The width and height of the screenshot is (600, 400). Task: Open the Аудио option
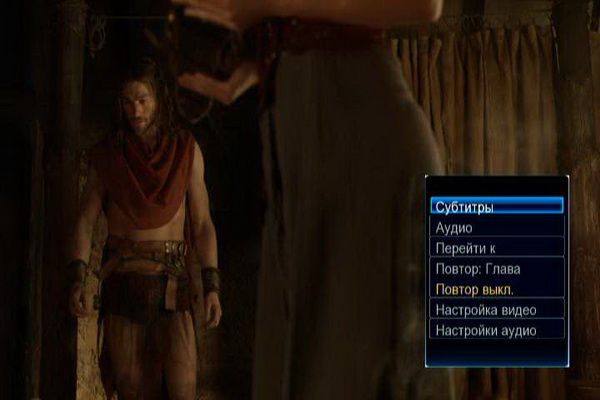tap(497, 227)
